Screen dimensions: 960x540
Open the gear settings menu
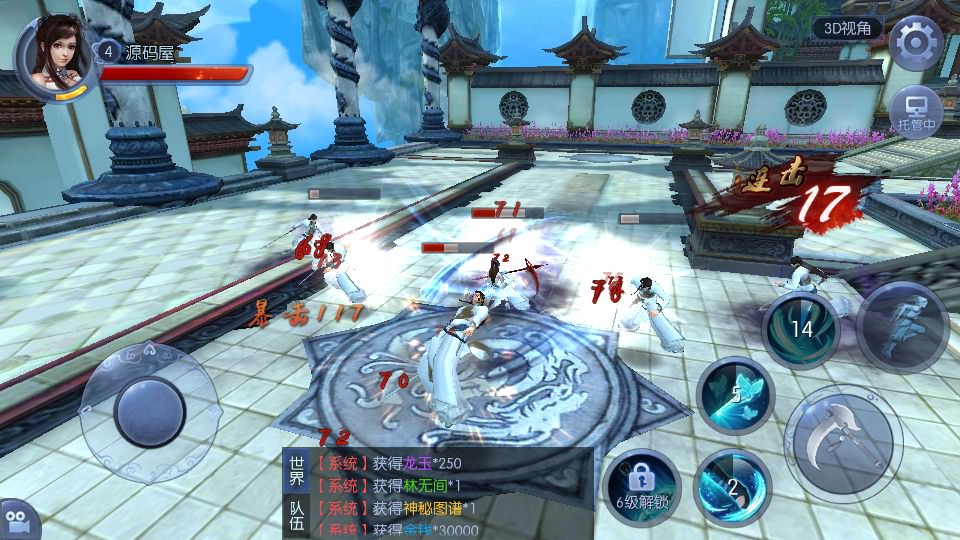tap(916, 43)
